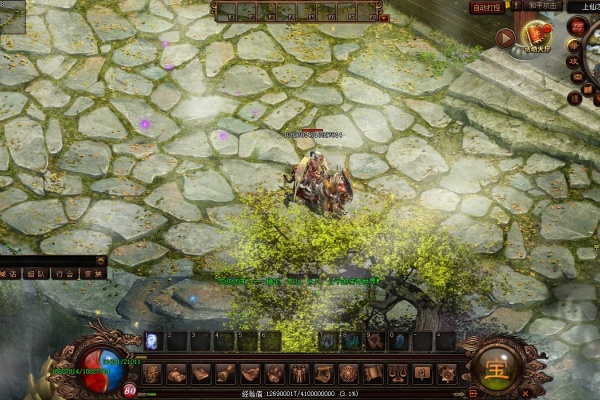The image size is (600, 400).
Task: Use the glowing item in hotbar slot 1
Action: tap(152, 341)
